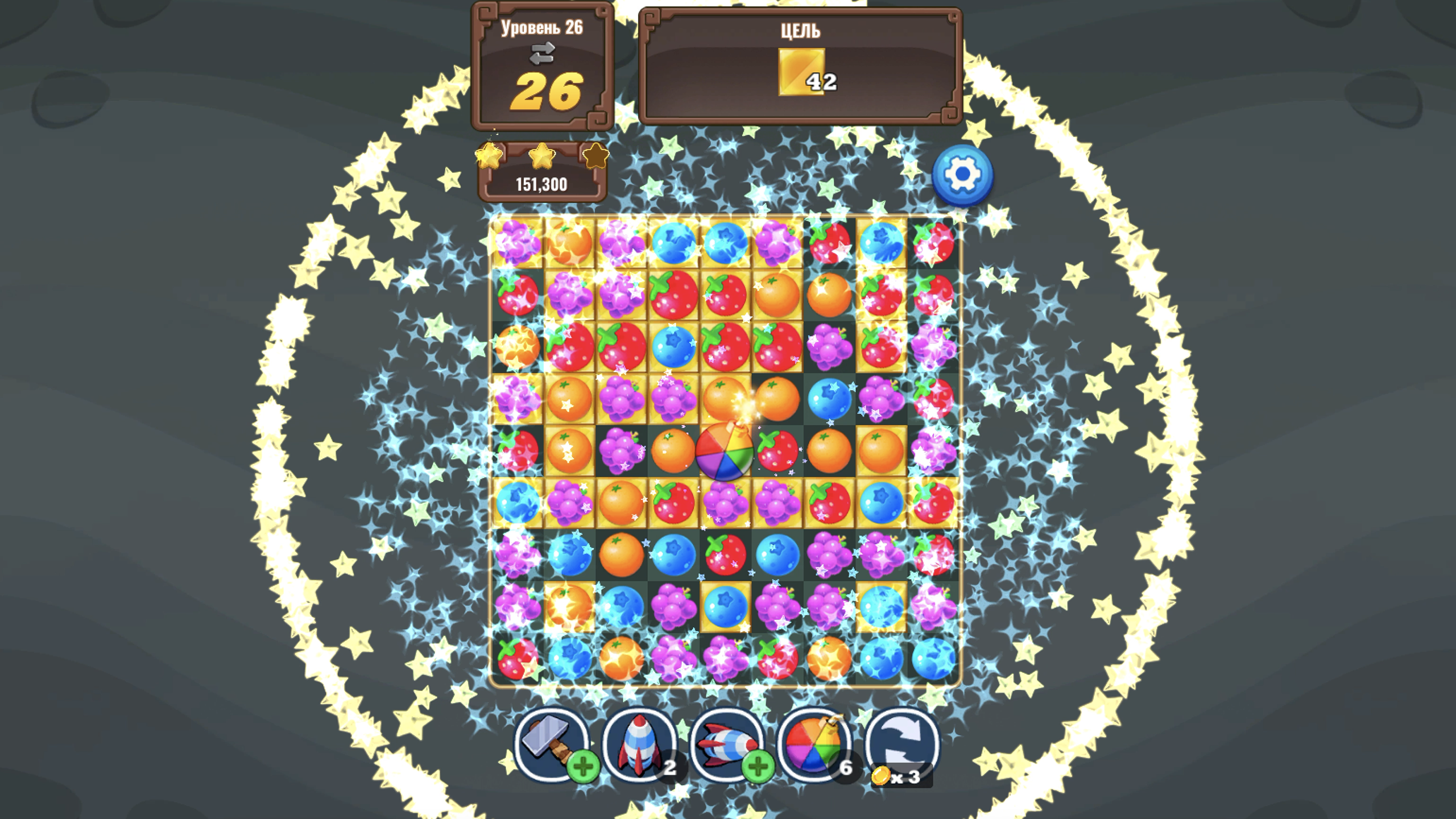Click the ЦЕЛЬ goal panel header

coord(802,31)
